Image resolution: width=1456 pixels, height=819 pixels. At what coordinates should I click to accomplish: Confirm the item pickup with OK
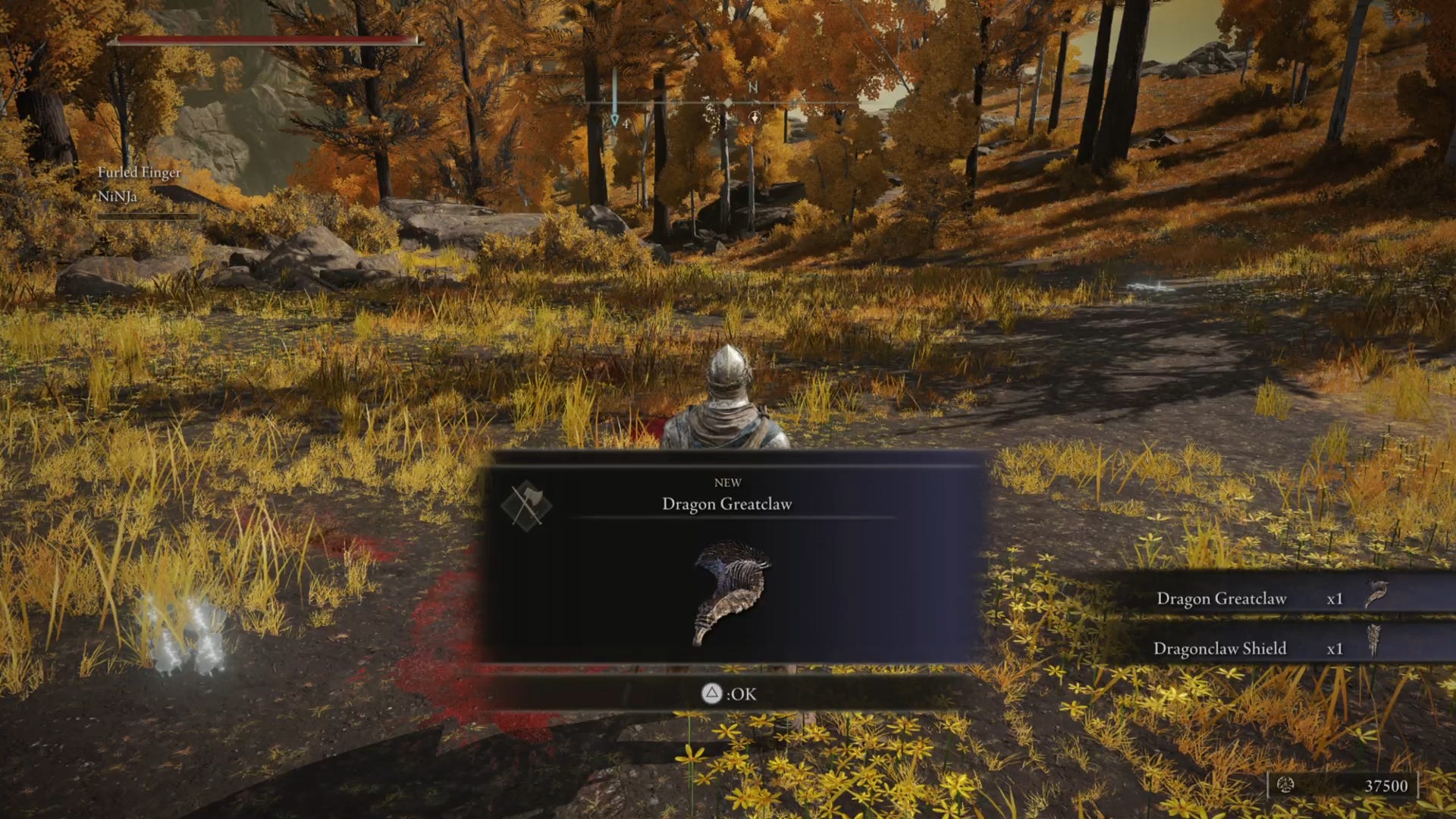pyautogui.click(x=730, y=693)
